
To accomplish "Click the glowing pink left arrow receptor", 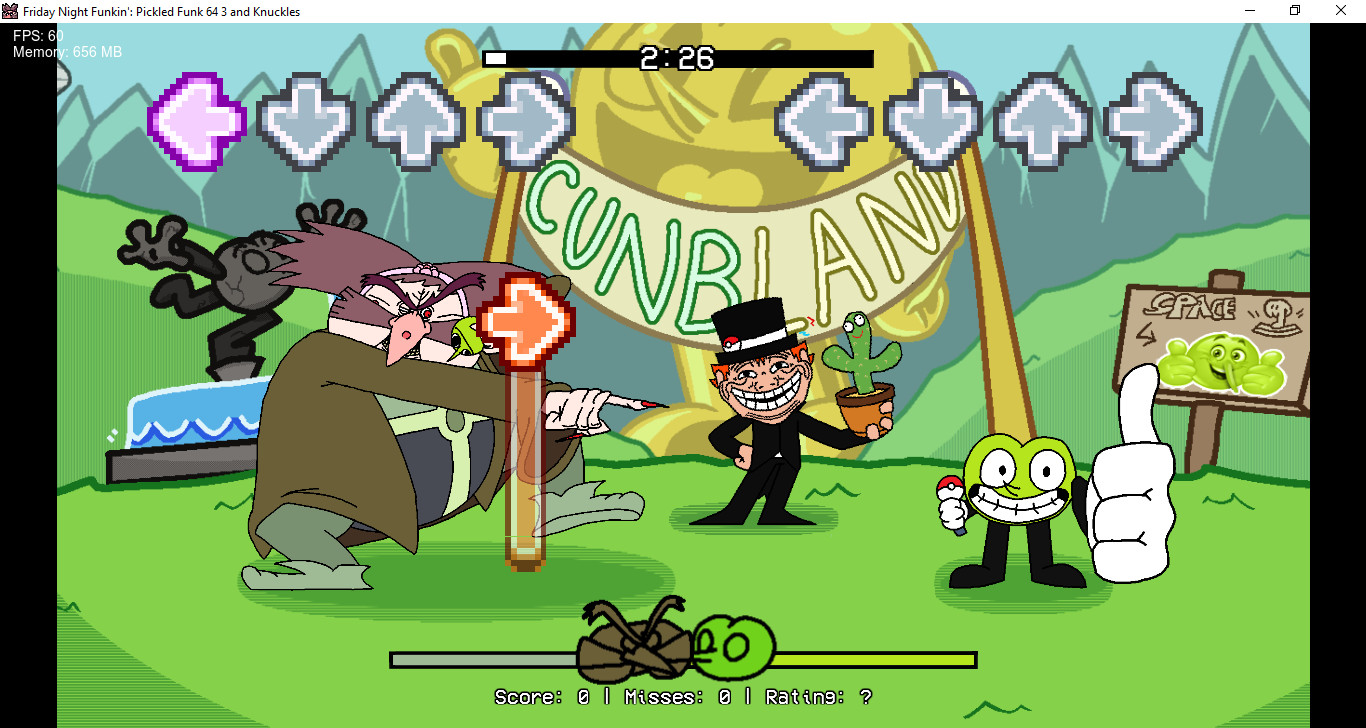I will pyautogui.click(x=196, y=120).
